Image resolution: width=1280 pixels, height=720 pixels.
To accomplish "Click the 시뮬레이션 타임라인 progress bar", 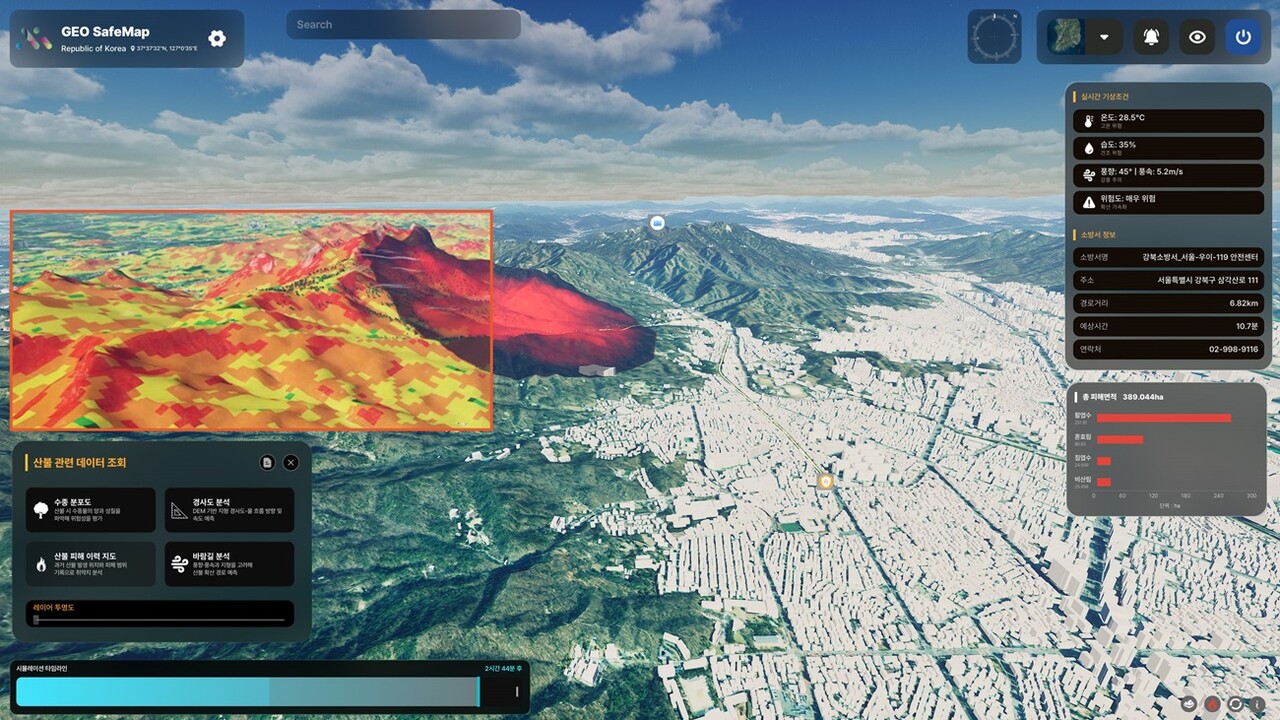I will coord(248,691).
